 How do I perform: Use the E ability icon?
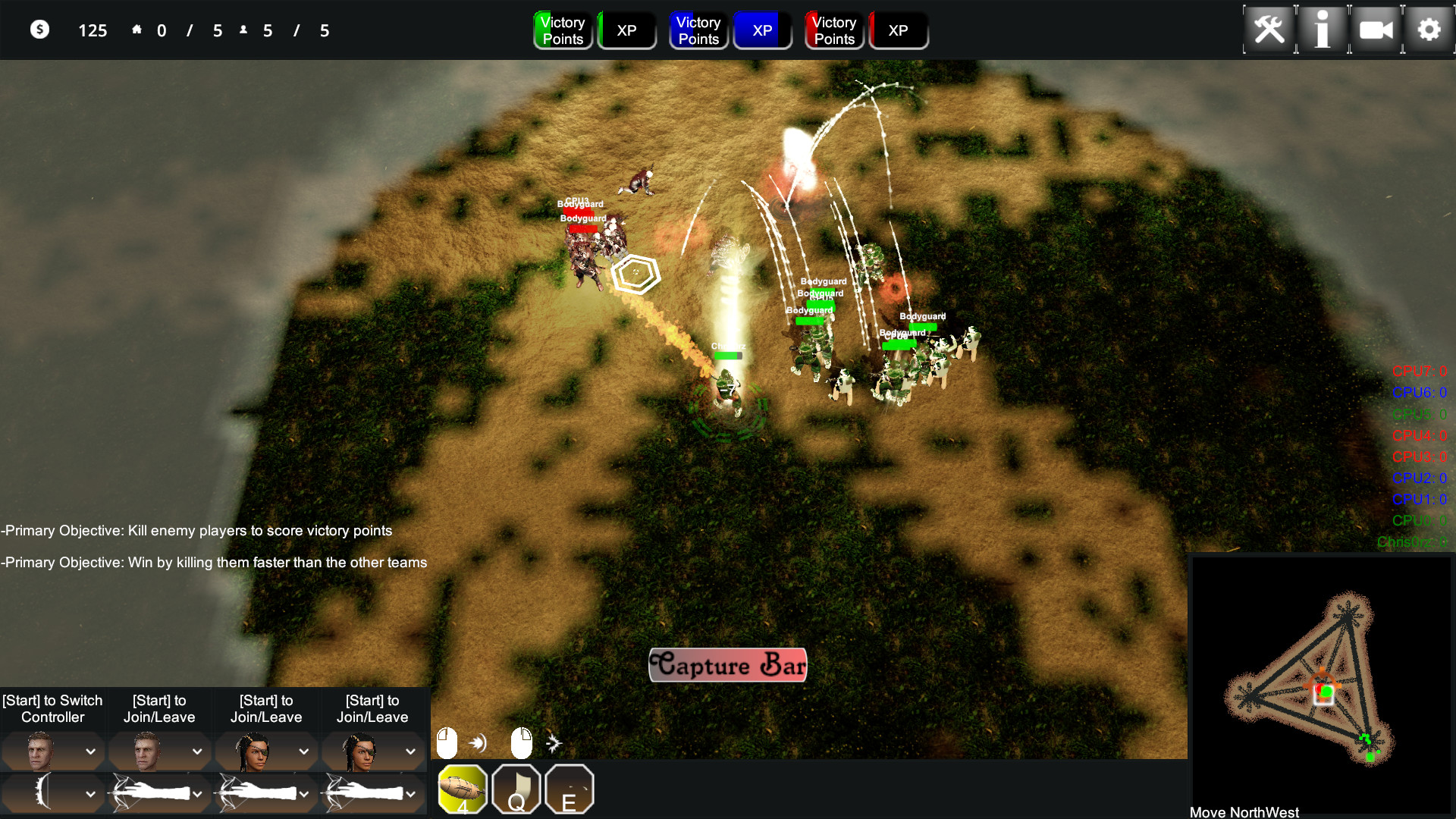click(569, 789)
